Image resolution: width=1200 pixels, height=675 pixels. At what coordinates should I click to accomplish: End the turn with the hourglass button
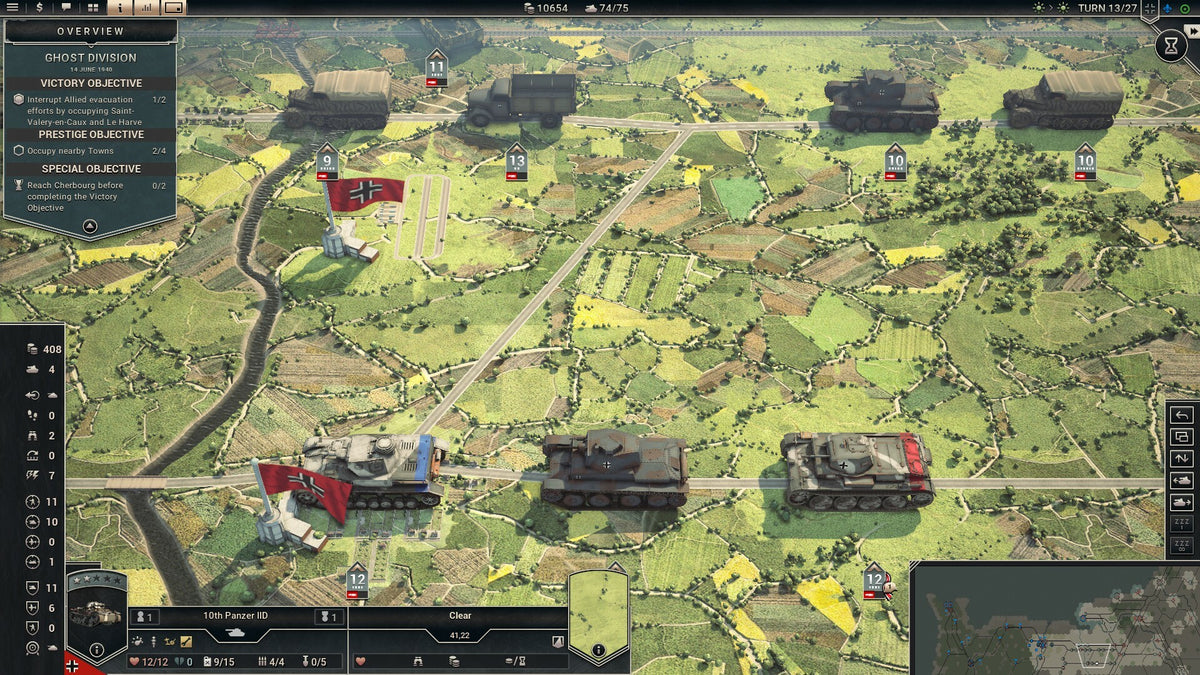point(1169,45)
